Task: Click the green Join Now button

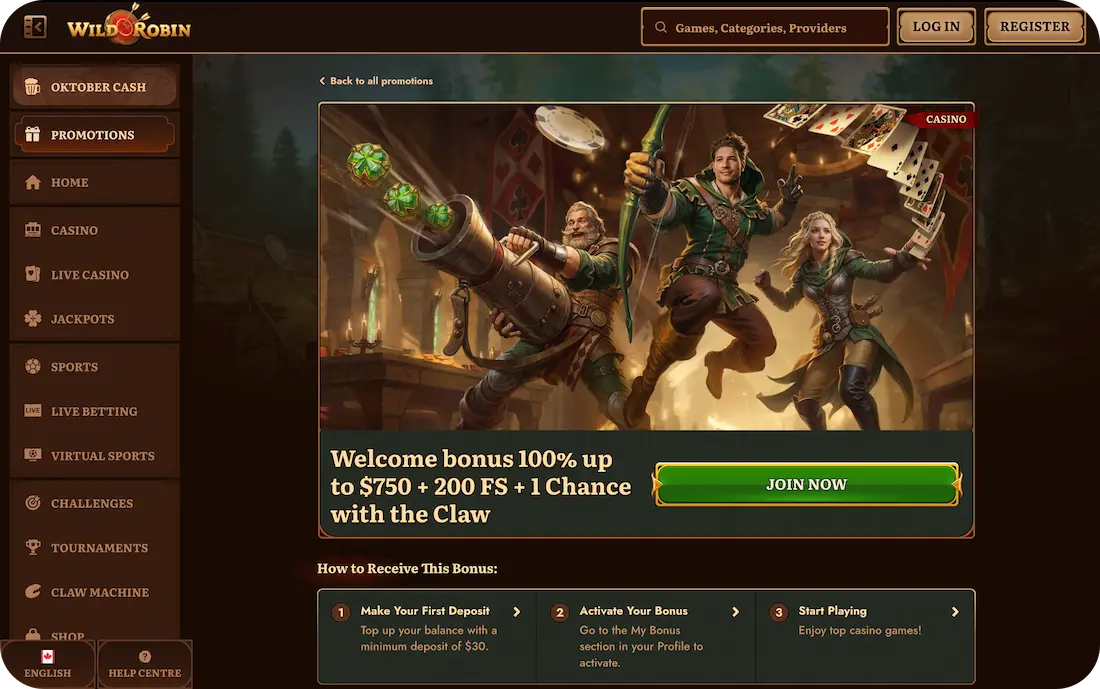Action: coord(806,485)
